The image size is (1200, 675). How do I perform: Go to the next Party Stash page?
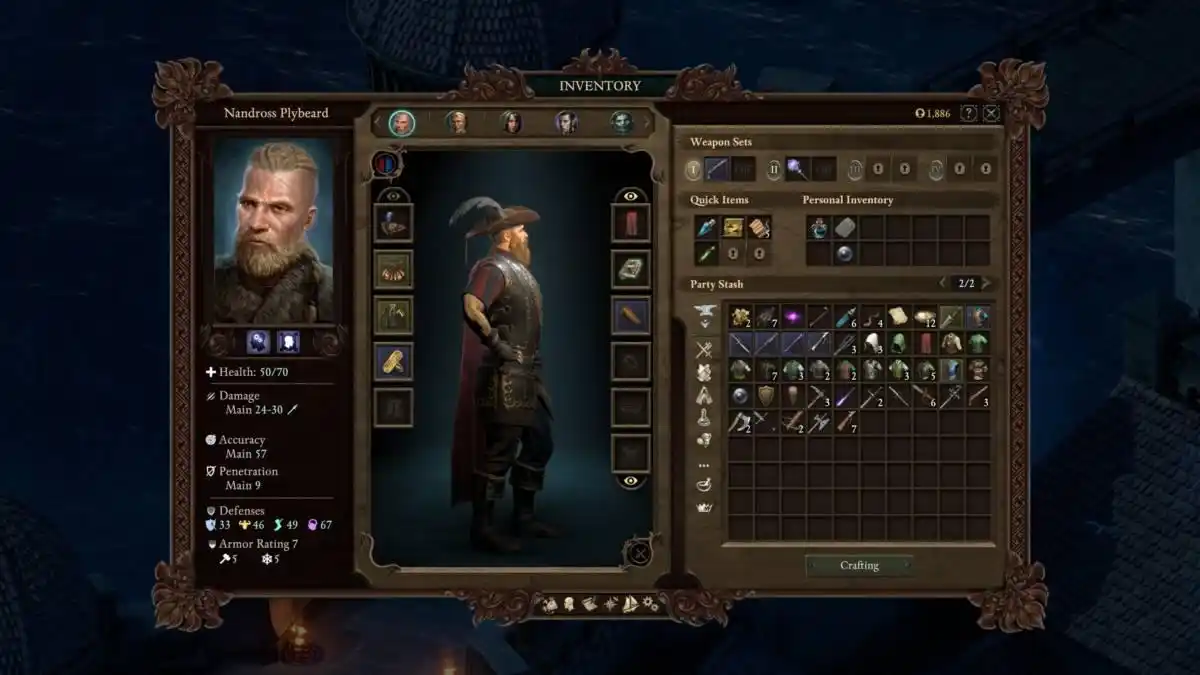[x=986, y=284]
